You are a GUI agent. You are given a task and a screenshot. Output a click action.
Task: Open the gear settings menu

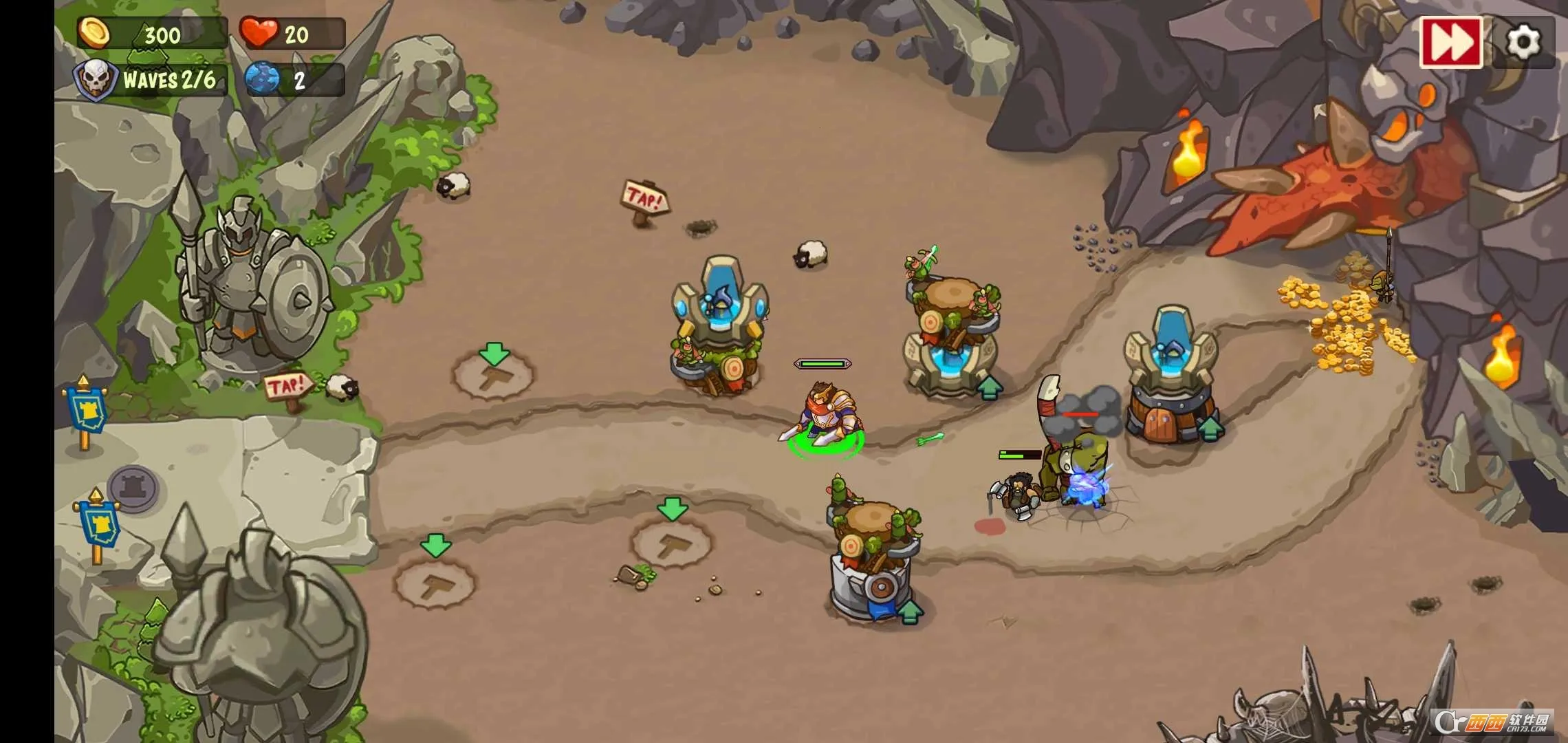click(1523, 42)
